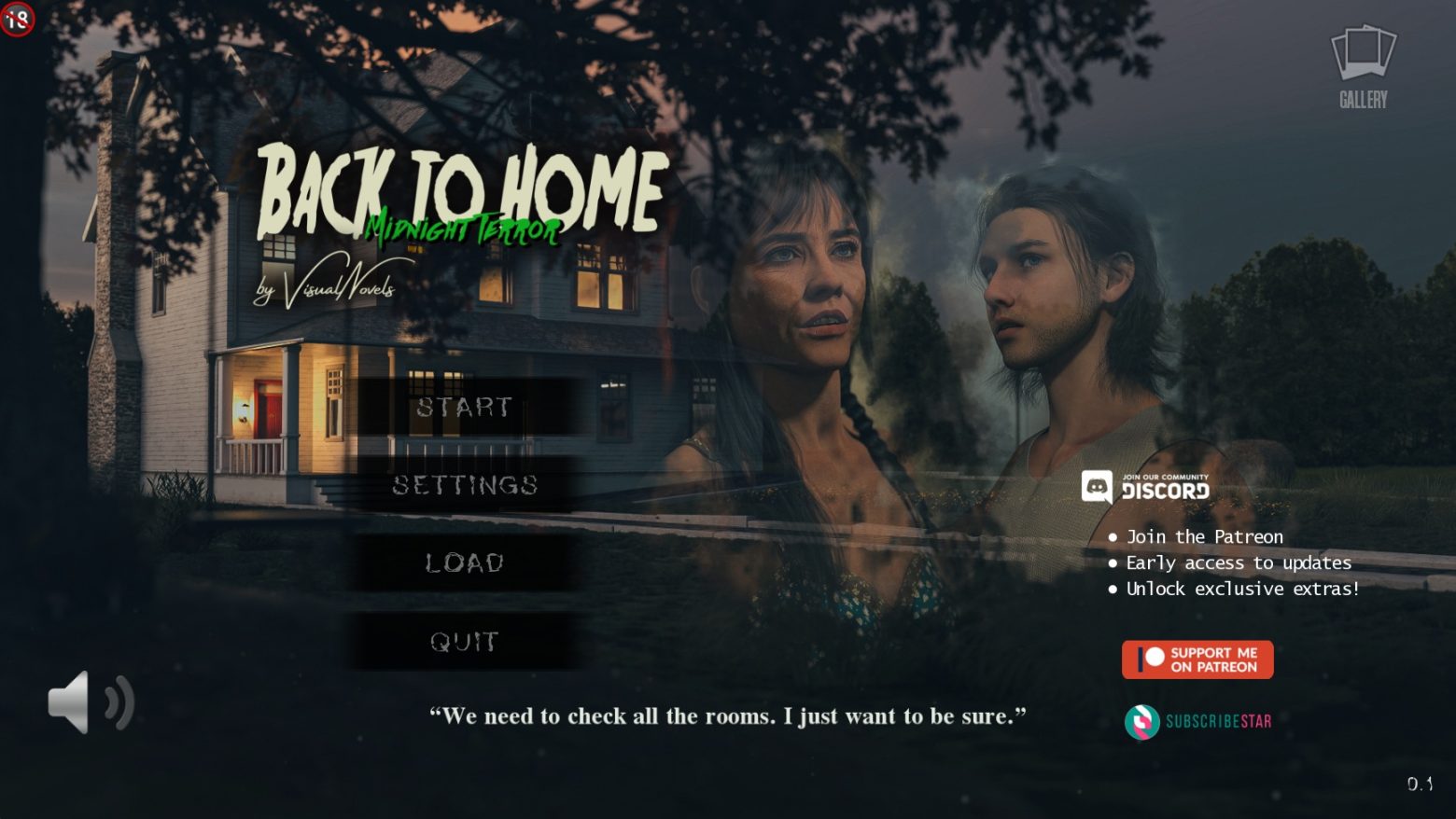Visit the SubscribeStar page
Image resolution: width=1456 pixels, height=819 pixels.
1198,721
